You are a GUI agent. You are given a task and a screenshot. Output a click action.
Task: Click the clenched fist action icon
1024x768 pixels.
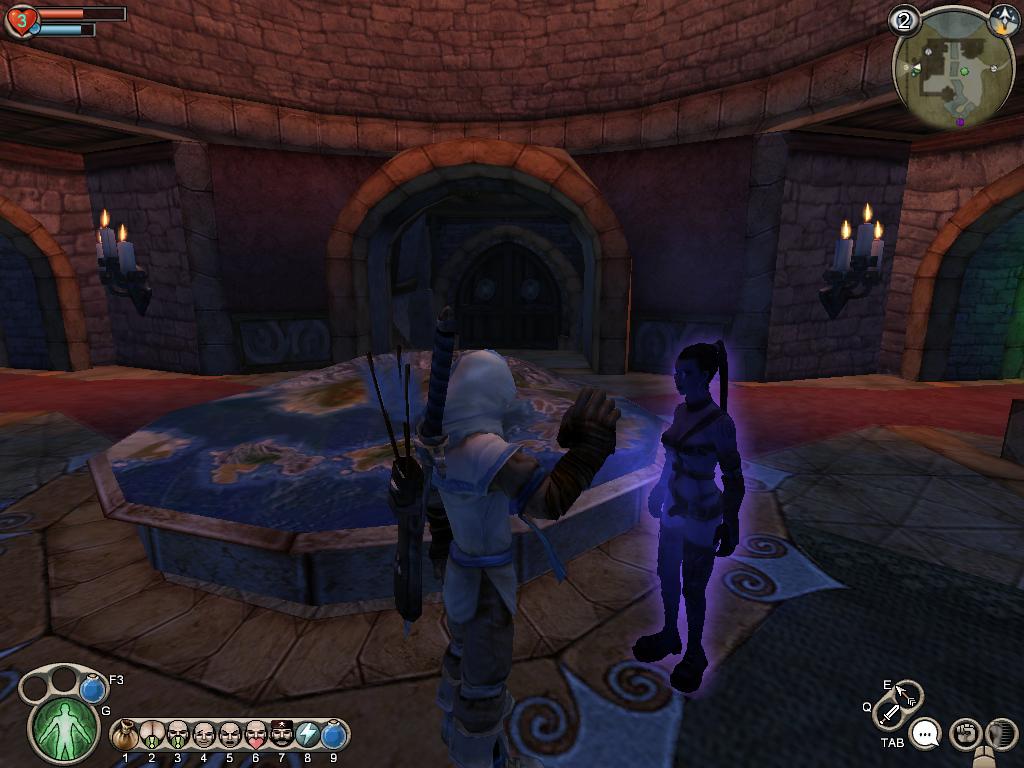[x=964, y=734]
